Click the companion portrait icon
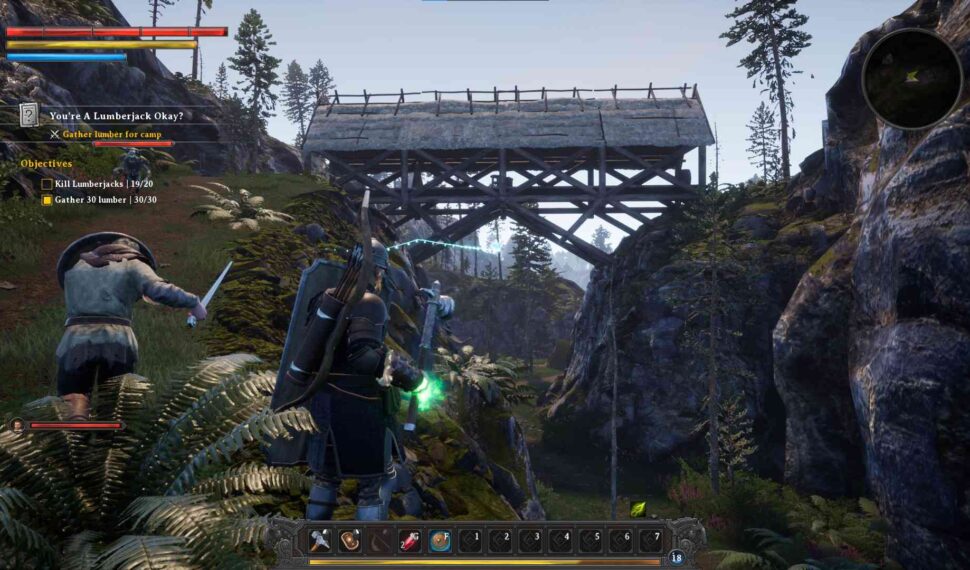This screenshot has width=970, height=570. 17,425
